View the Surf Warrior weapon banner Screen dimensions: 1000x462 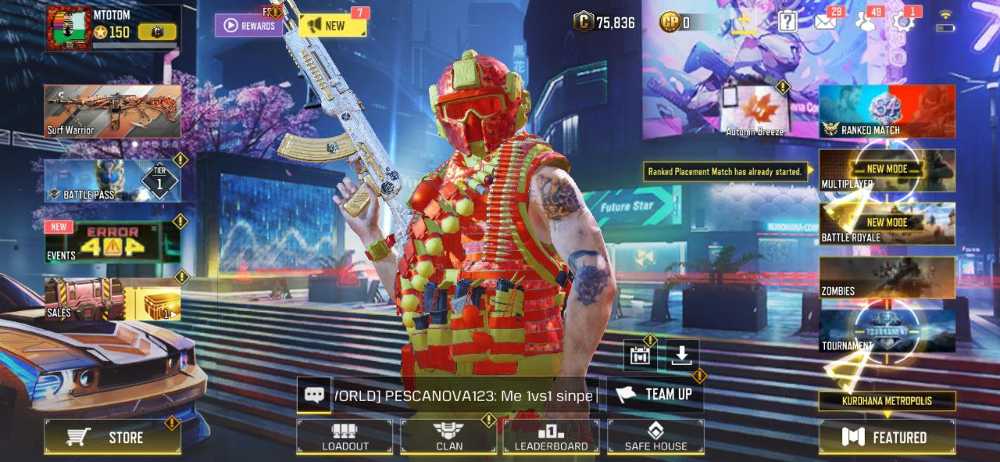[112, 110]
